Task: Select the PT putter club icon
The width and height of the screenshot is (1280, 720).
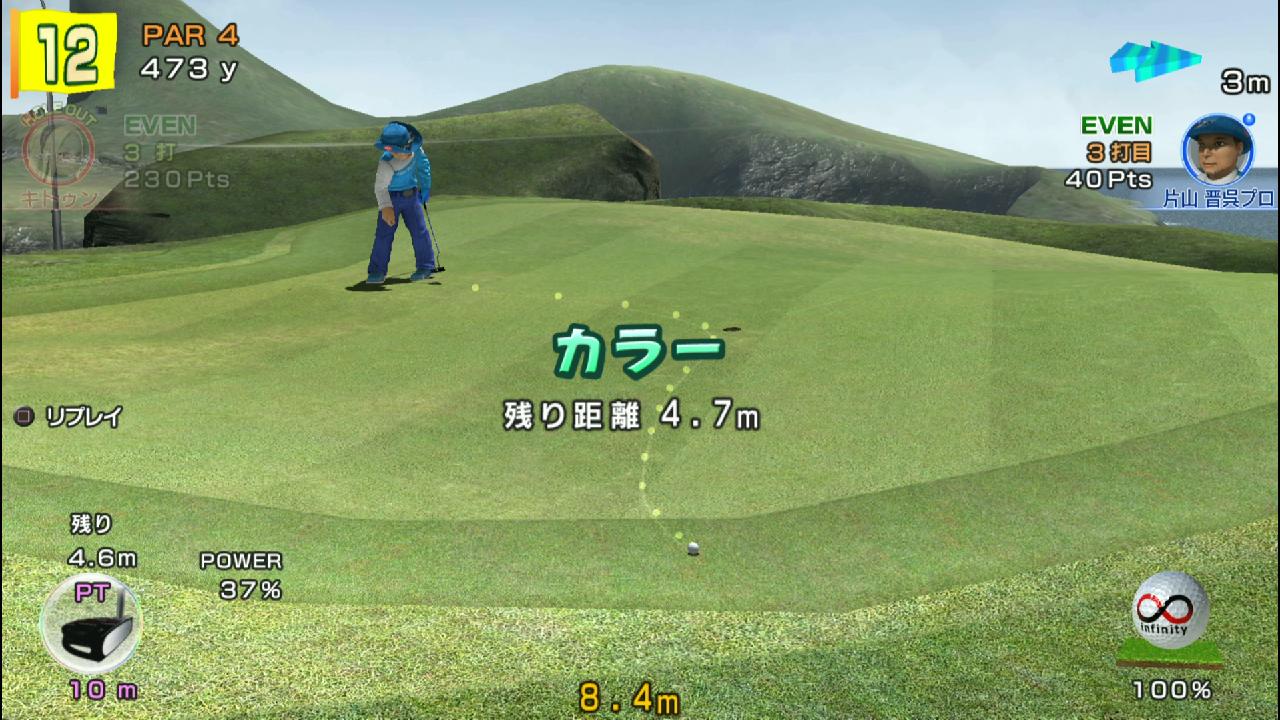Action: click(90, 627)
